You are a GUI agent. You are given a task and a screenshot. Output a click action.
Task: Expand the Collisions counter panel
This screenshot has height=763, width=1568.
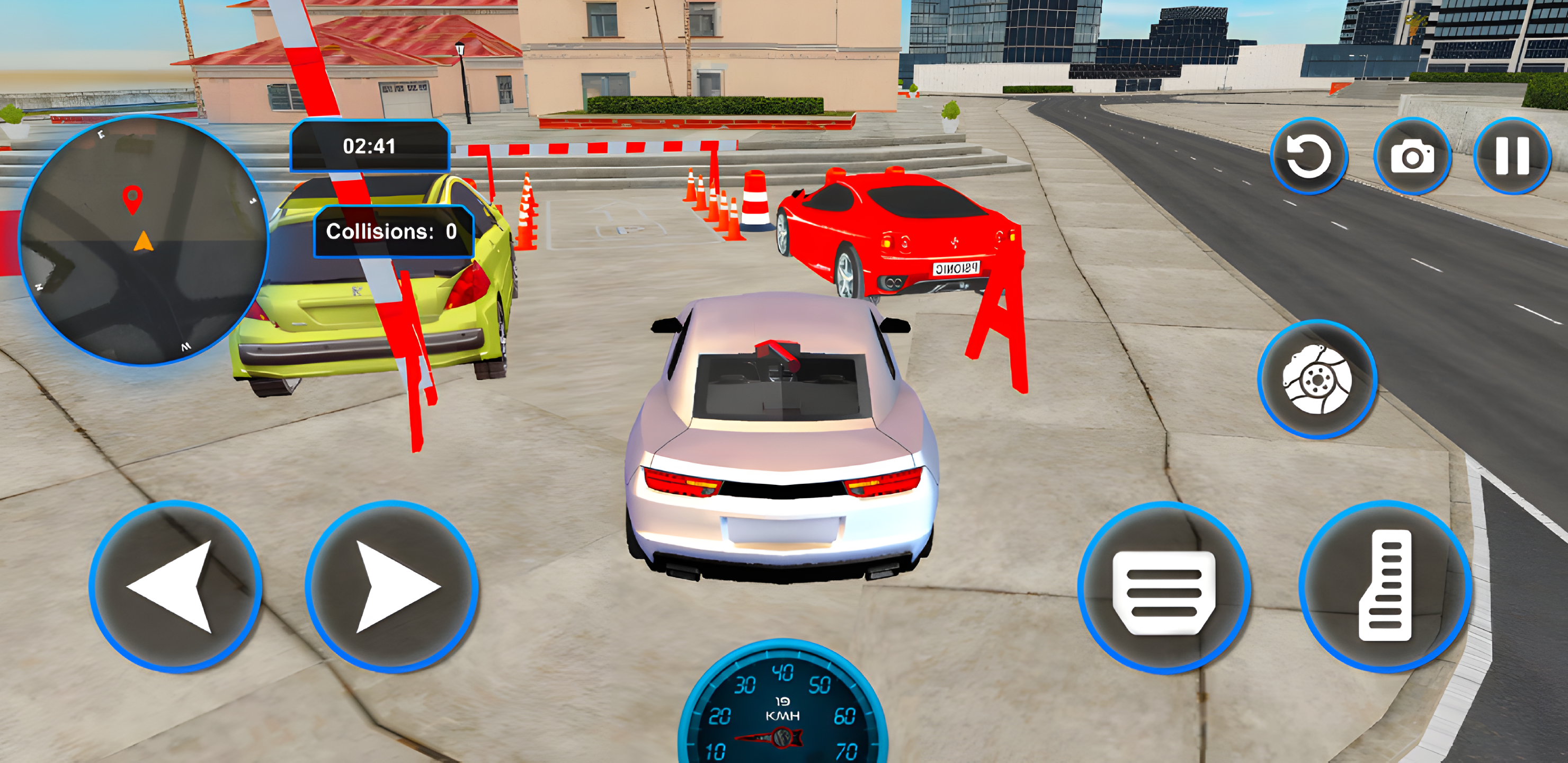[393, 233]
